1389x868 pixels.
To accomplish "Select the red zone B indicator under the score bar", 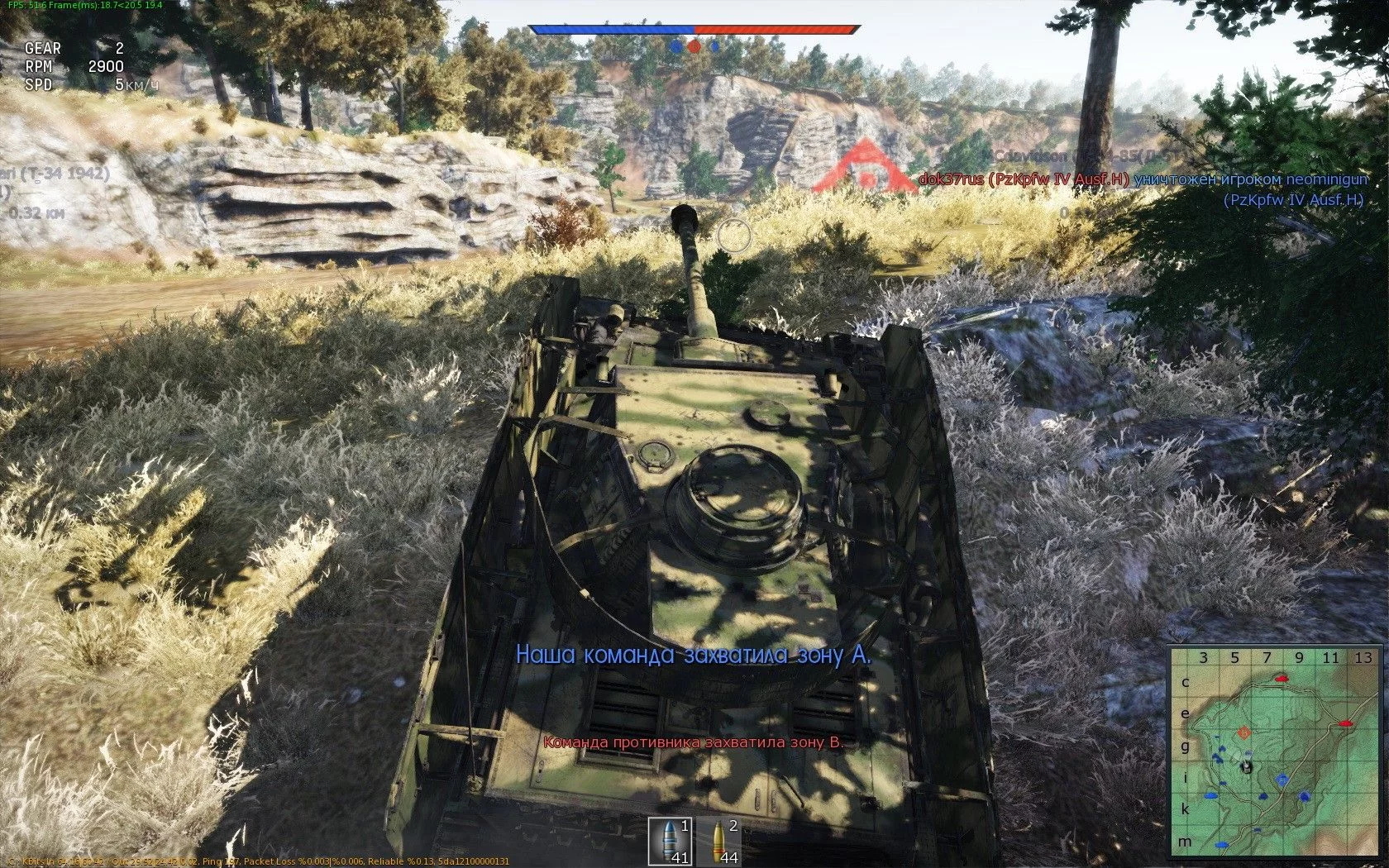I will (694, 47).
